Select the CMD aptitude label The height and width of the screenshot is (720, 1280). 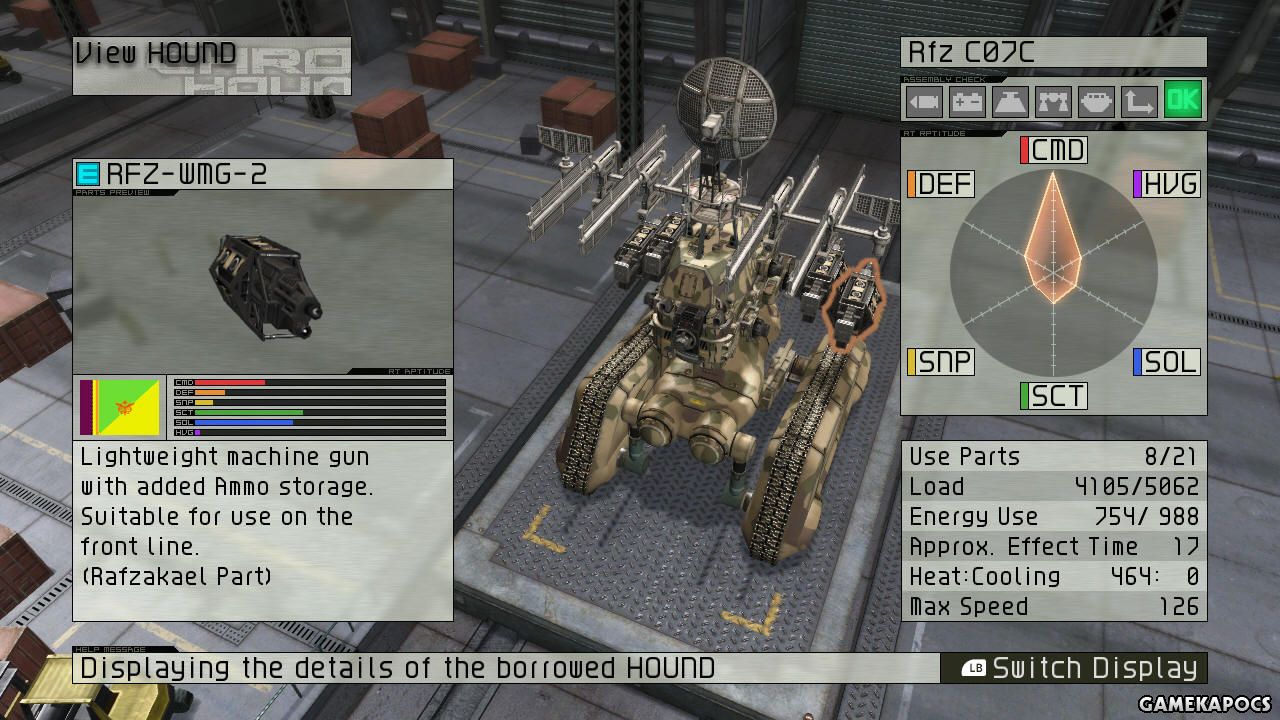click(1054, 151)
